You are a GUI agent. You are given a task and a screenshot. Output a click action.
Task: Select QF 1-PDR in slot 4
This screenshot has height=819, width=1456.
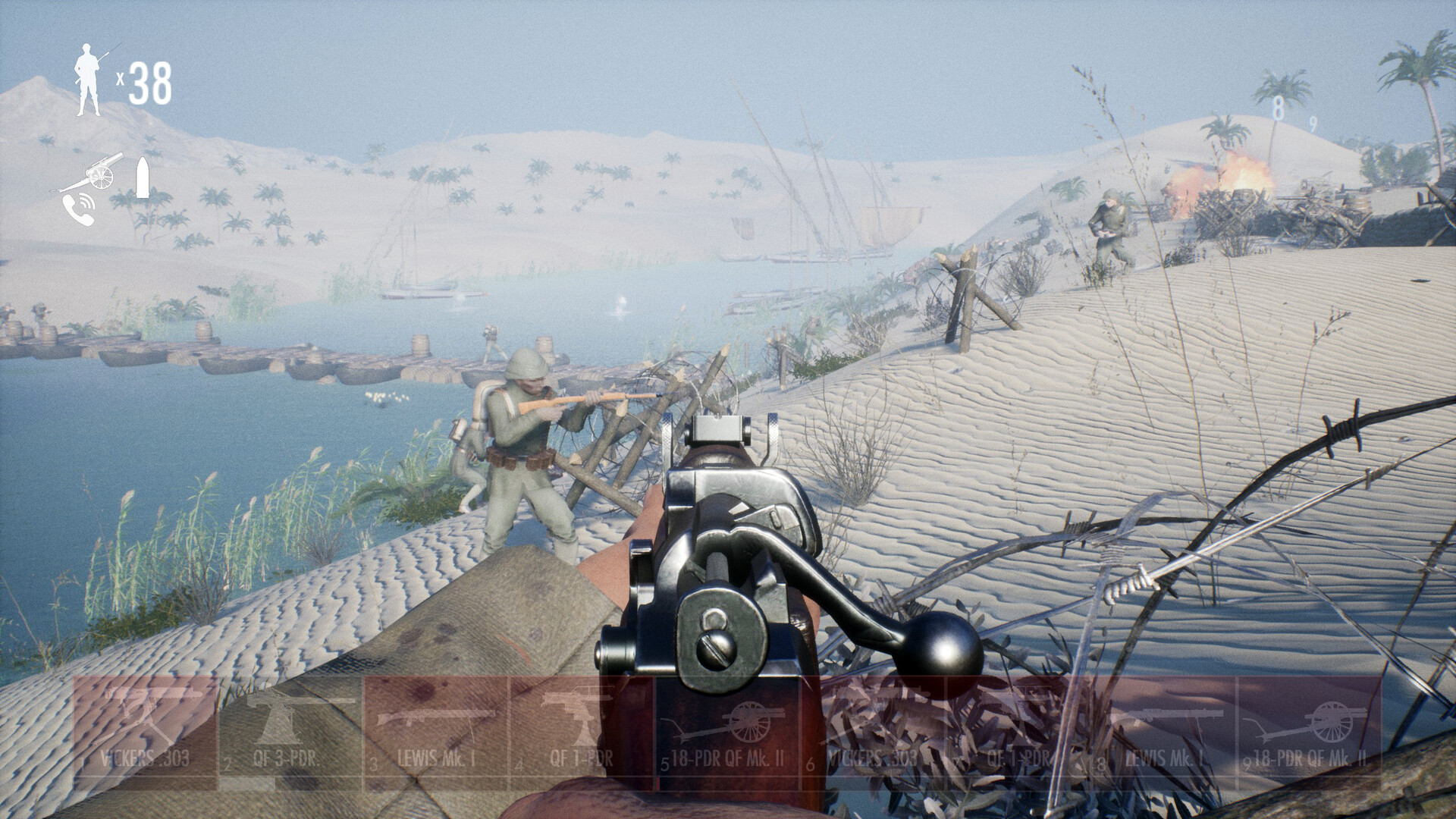coord(582,723)
